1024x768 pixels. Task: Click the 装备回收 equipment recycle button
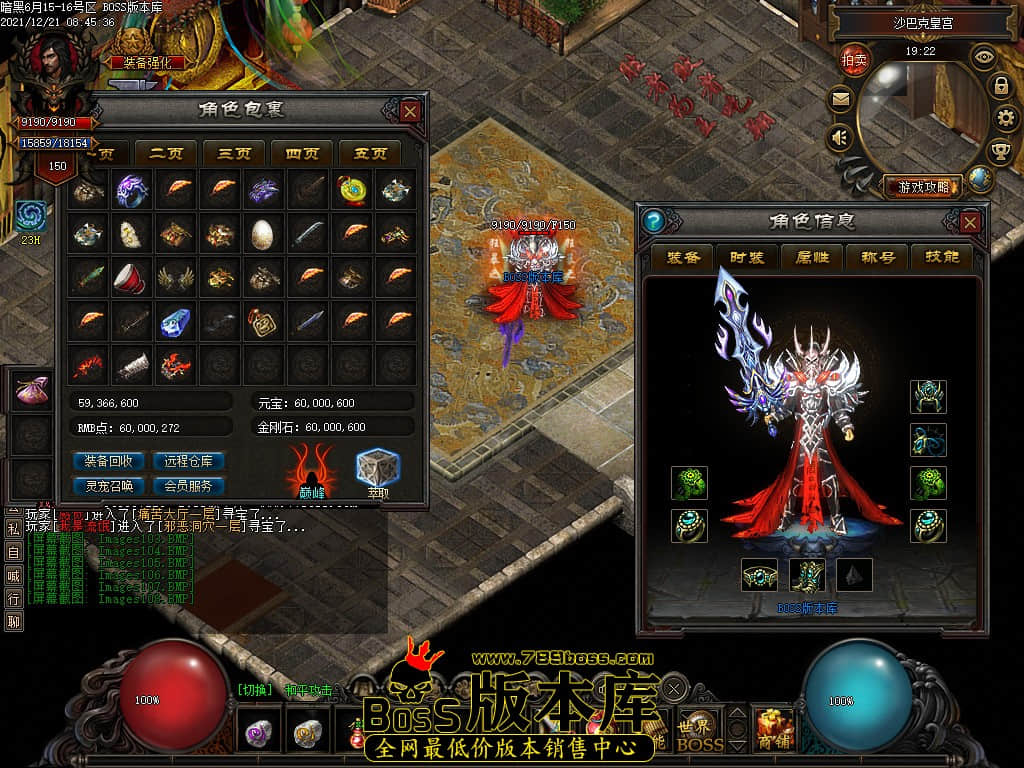(x=110, y=461)
